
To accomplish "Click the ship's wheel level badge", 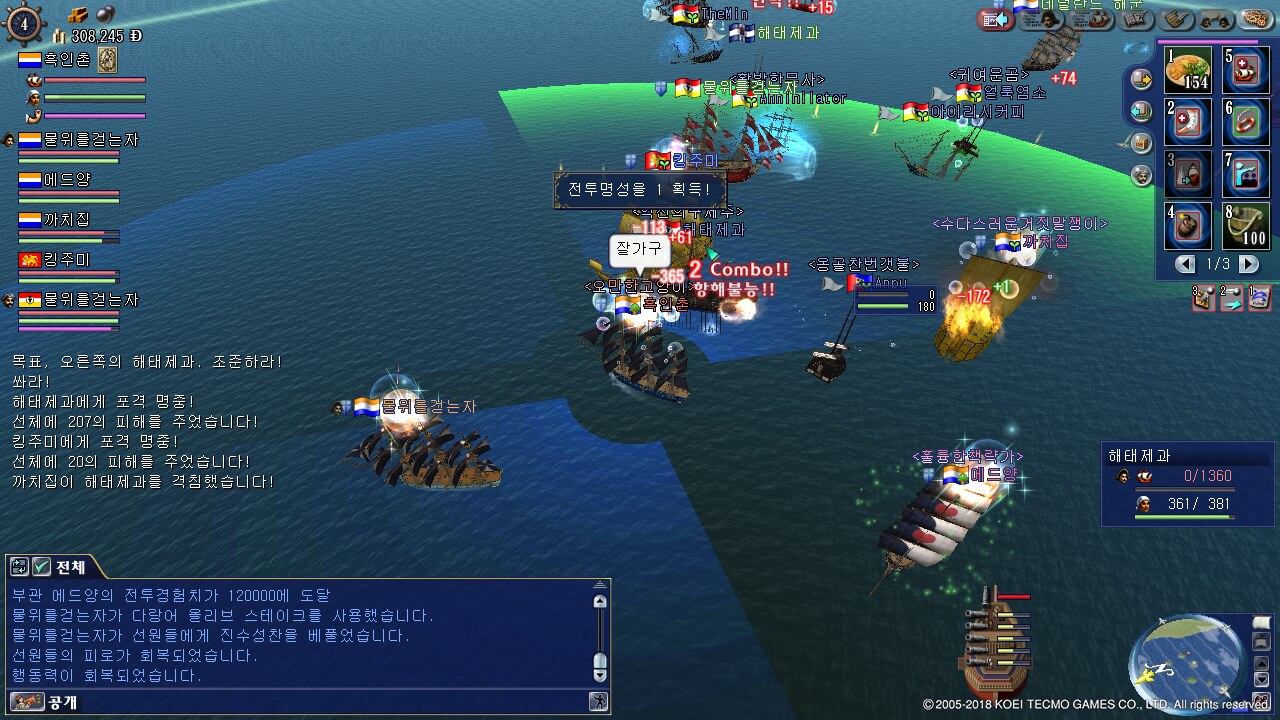I will point(24,24).
